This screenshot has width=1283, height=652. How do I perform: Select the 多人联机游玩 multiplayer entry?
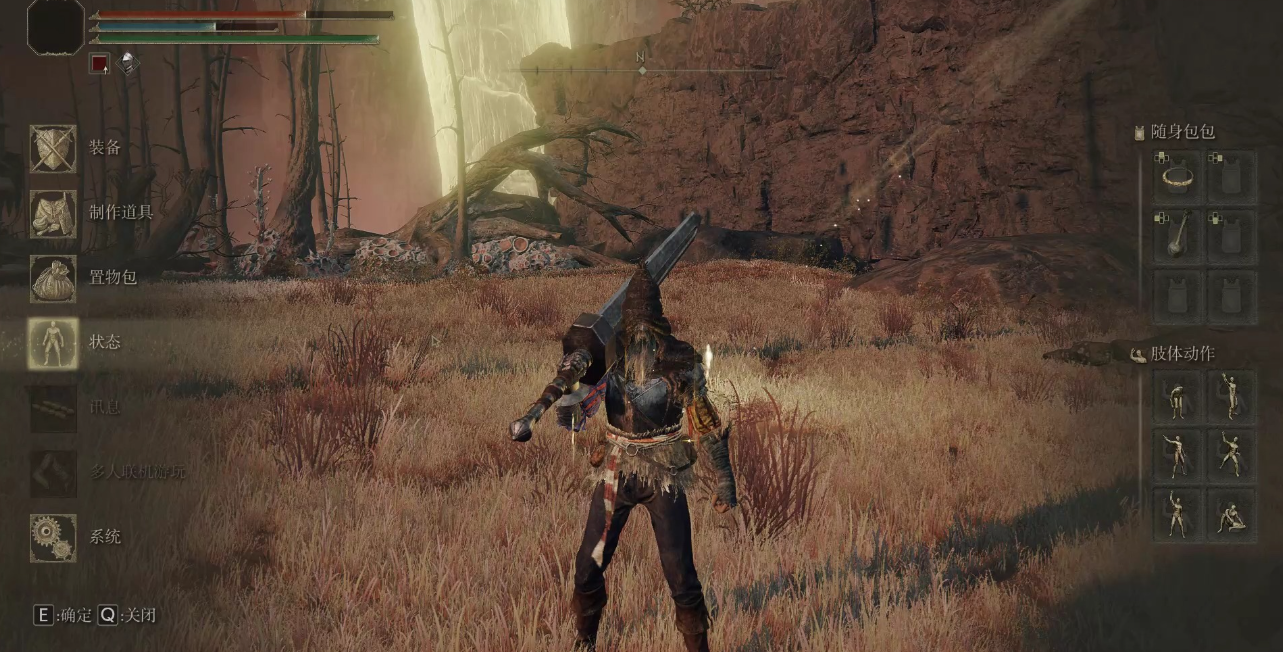[53, 472]
